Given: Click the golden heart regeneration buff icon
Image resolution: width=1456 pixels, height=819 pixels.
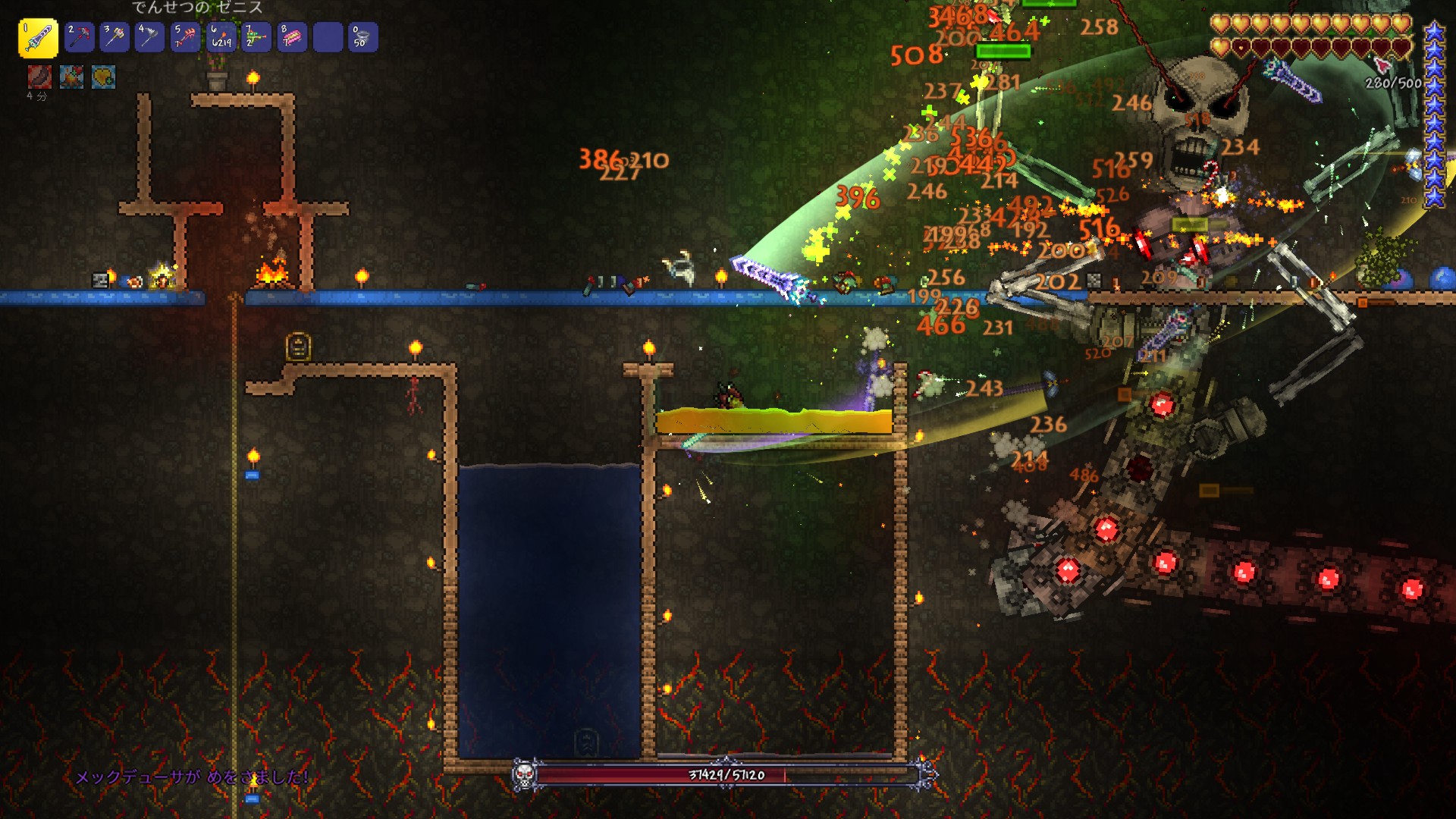Looking at the screenshot, I should coord(104,77).
